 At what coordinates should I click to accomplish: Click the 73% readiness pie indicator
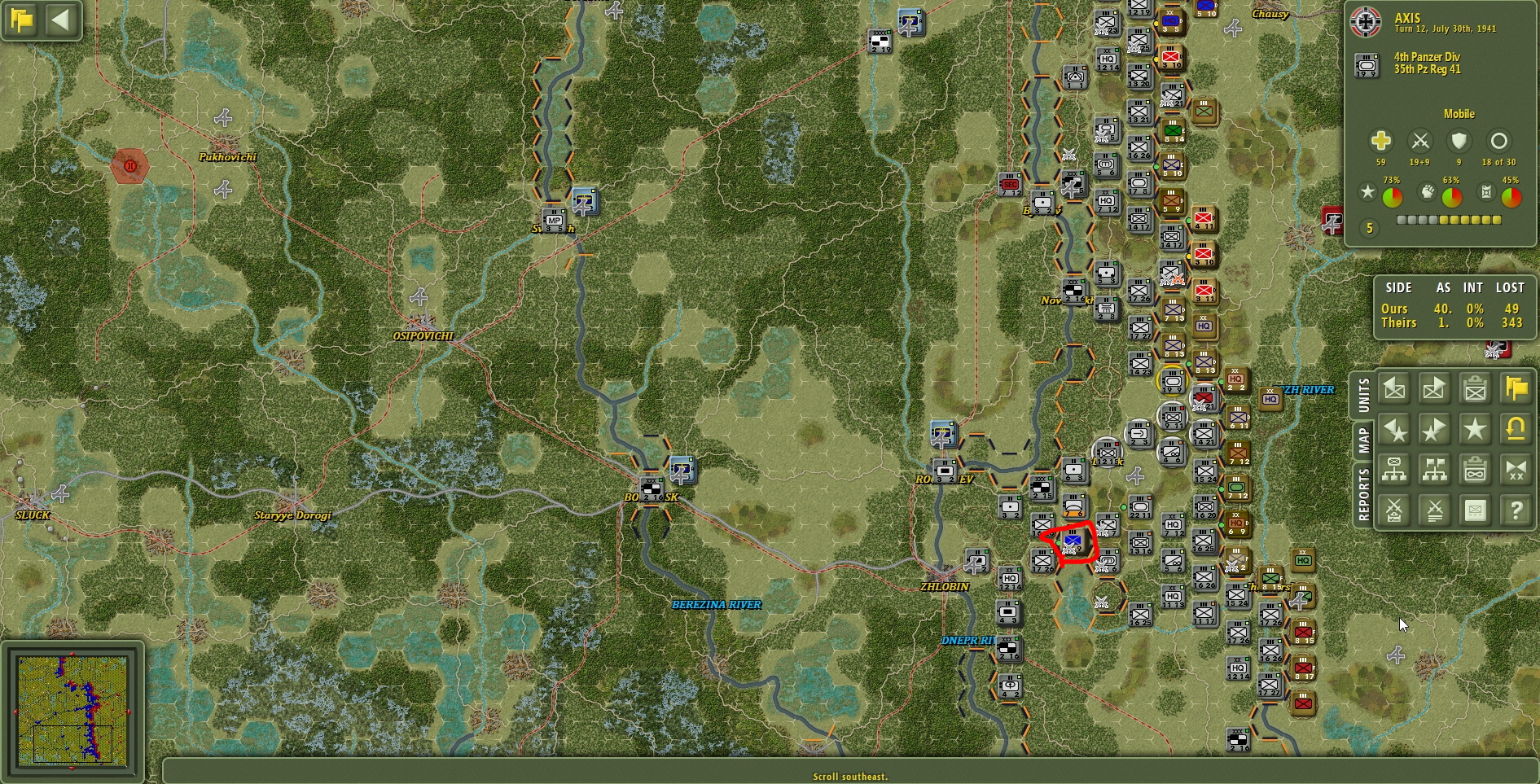1392,195
